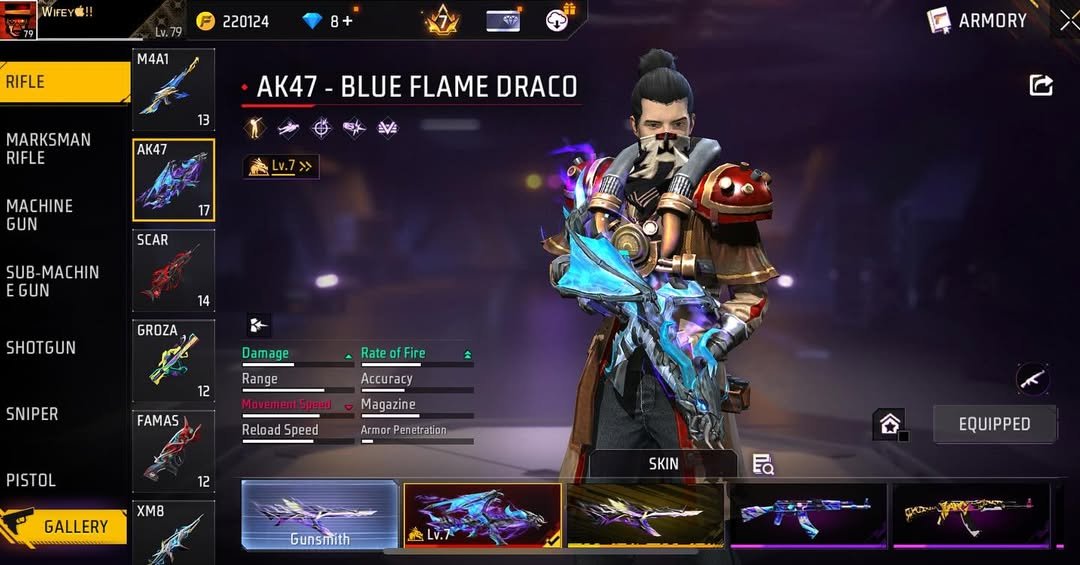Open the Marksman Rifle category
Viewport: 1080px width, 565px height.
tap(60, 148)
